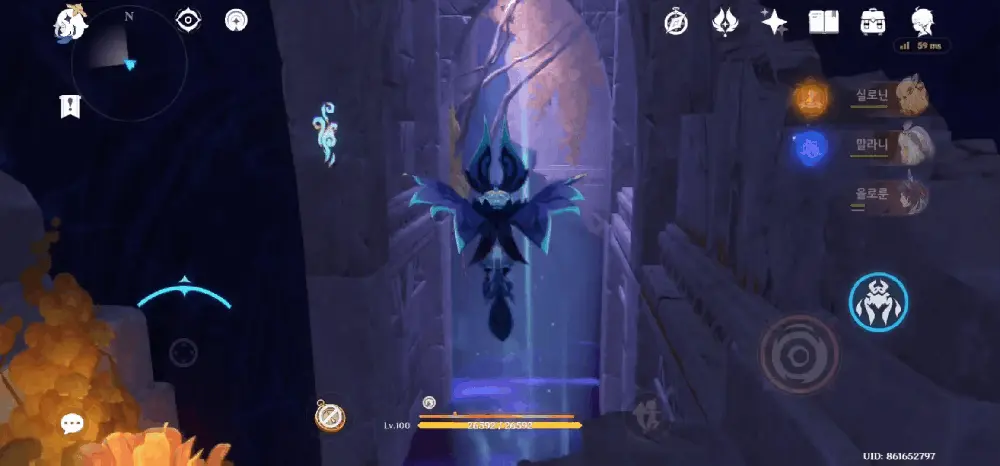Tap the circular swirl attack button

(x=798, y=354)
